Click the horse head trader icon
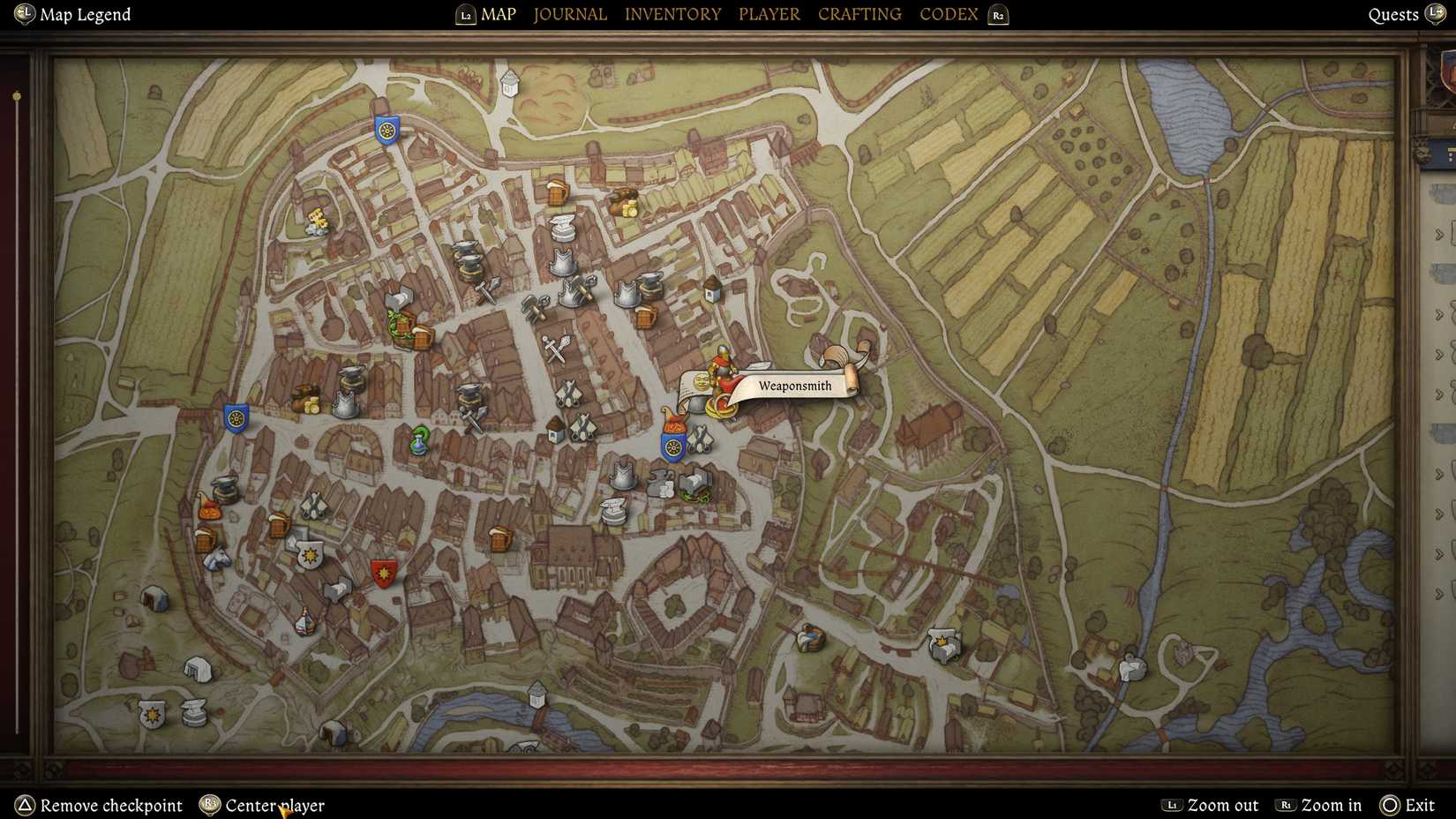Screen dimensions: 1456x819 [217, 557]
